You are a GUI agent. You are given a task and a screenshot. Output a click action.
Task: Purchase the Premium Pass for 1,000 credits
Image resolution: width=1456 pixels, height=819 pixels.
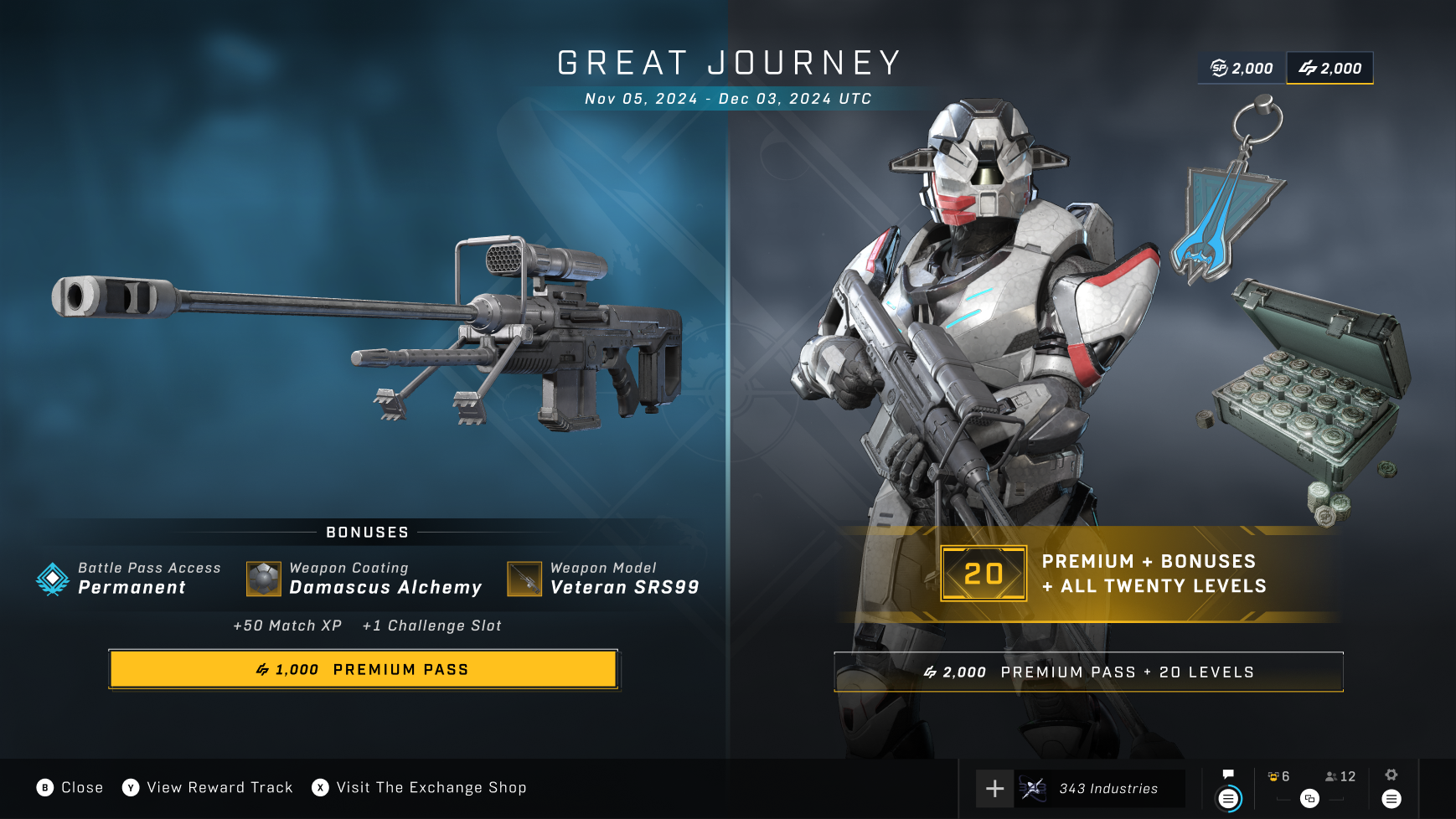(x=364, y=669)
